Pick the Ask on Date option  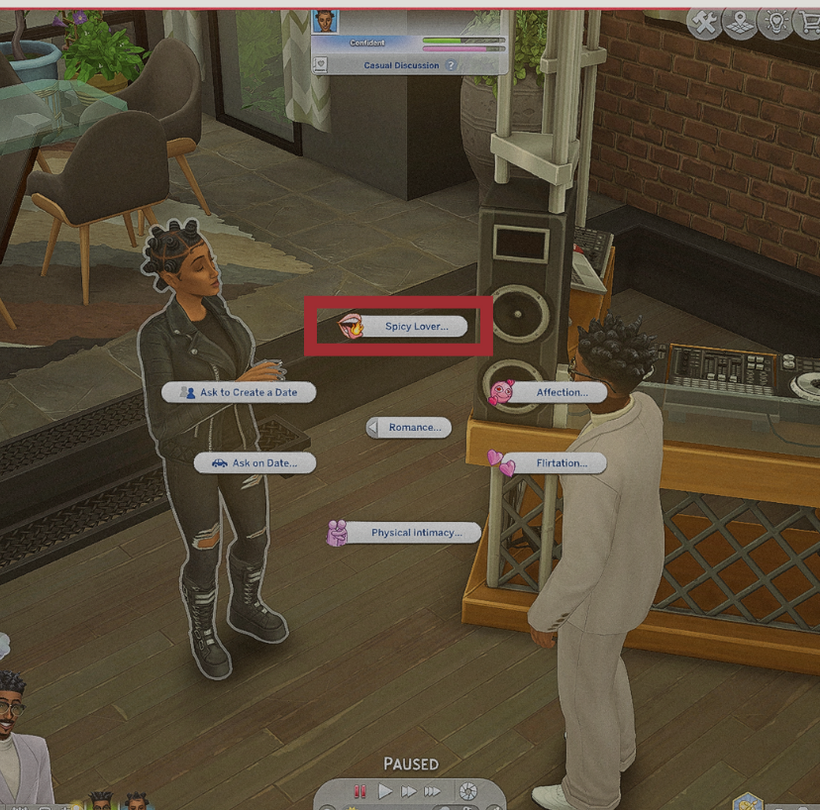click(x=257, y=463)
